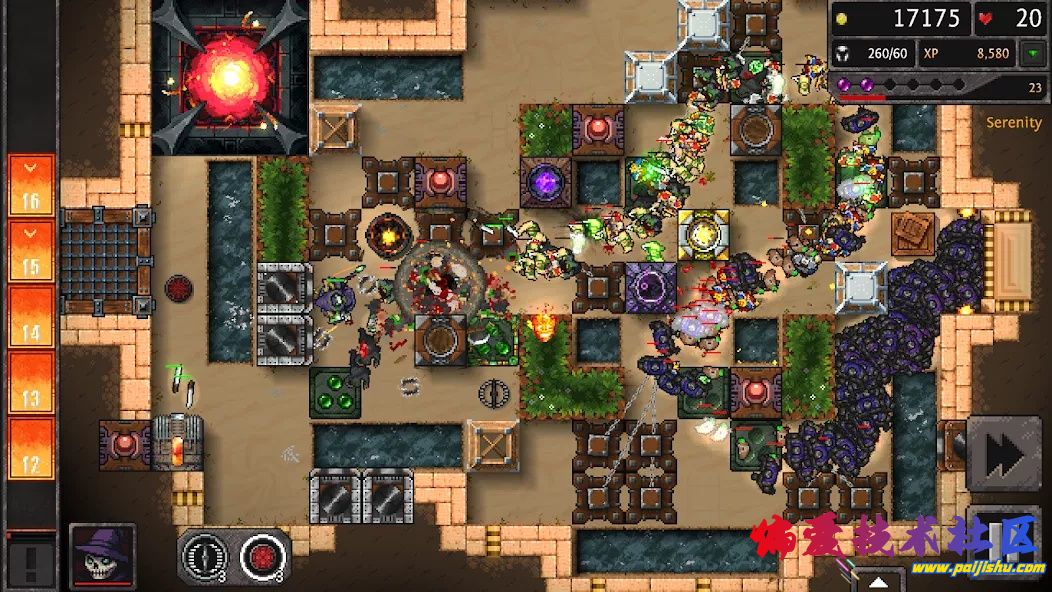Click the exclamation mark alert button
Viewport: 1052px width, 592px height.
coord(31,561)
